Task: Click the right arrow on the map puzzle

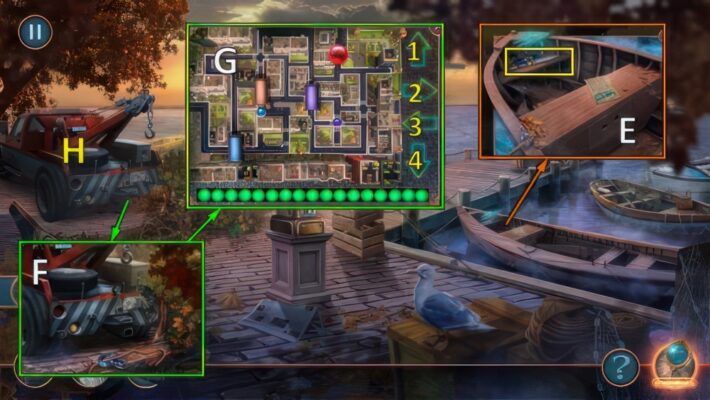Action: 420,93
